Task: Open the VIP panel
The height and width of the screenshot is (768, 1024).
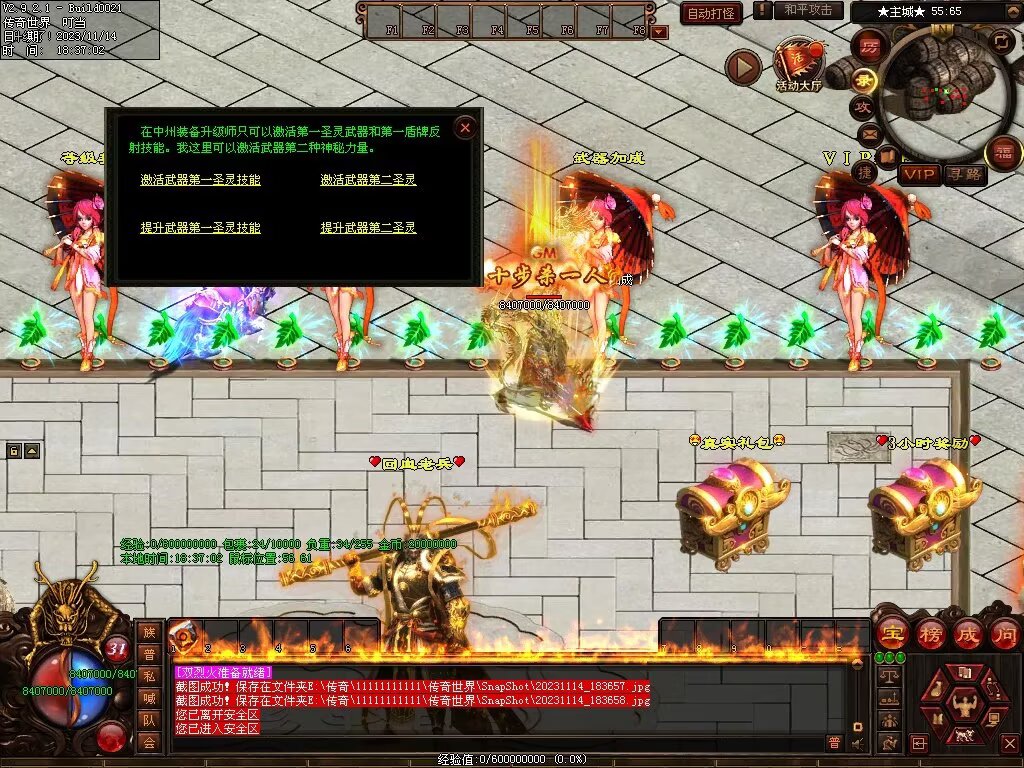Action: tap(920, 174)
